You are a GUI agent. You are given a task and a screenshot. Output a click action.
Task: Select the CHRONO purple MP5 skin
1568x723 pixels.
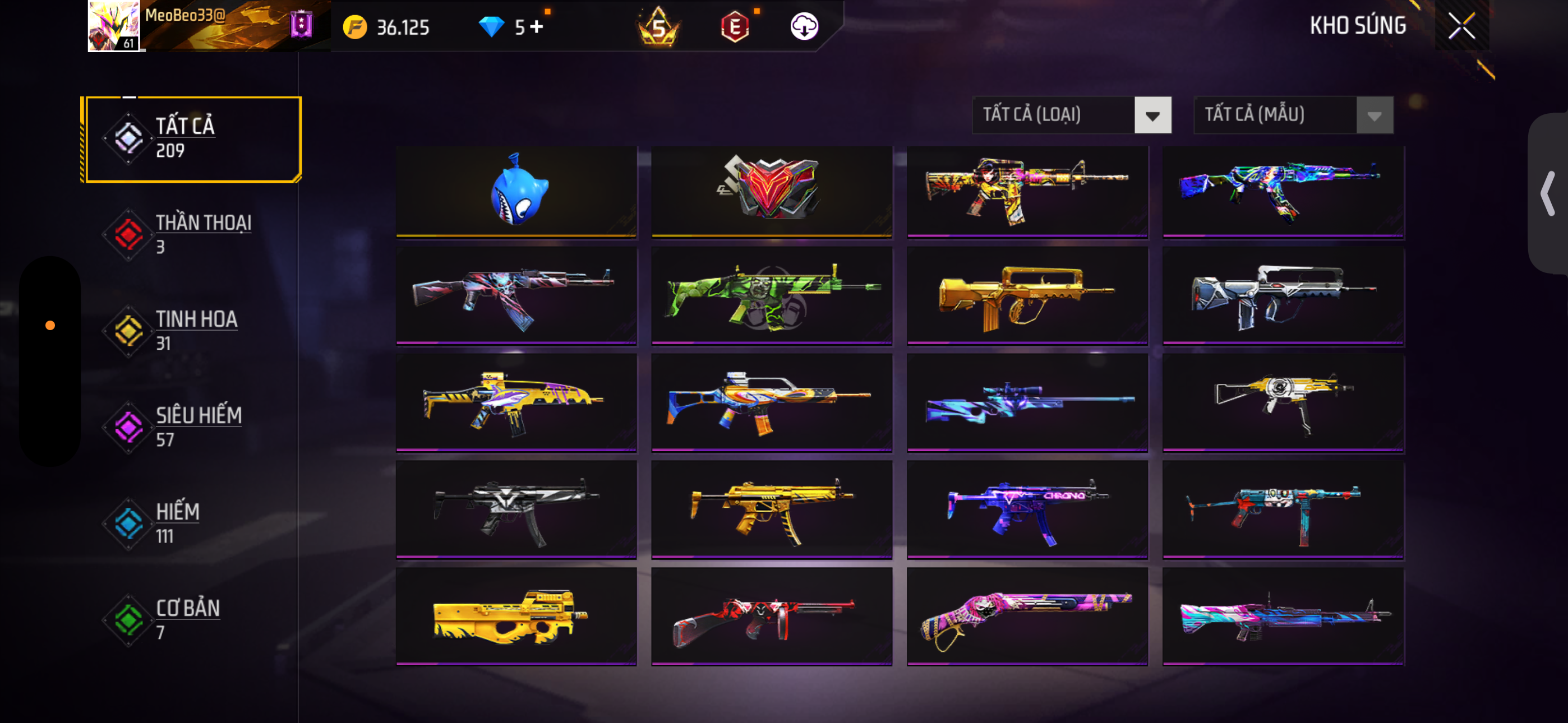tap(1027, 509)
